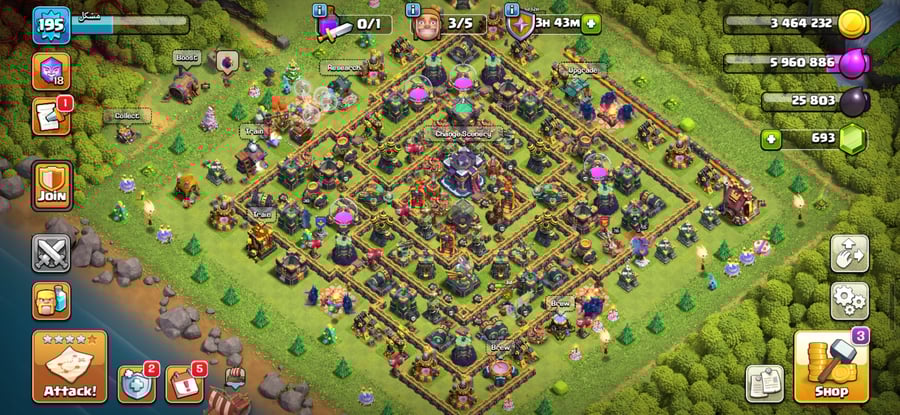Show info for the laboratory potion counter
Image resolution: width=900 pixels, height=415 pixels.
320,10
